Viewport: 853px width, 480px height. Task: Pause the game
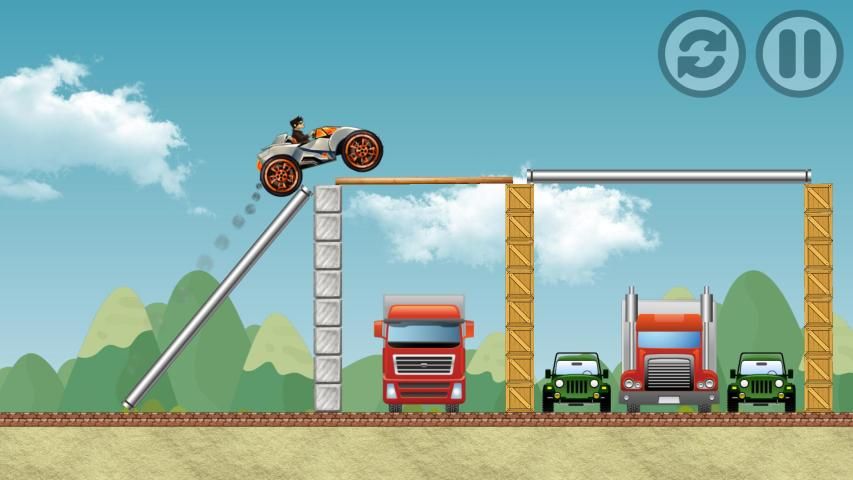coord(799,53)
